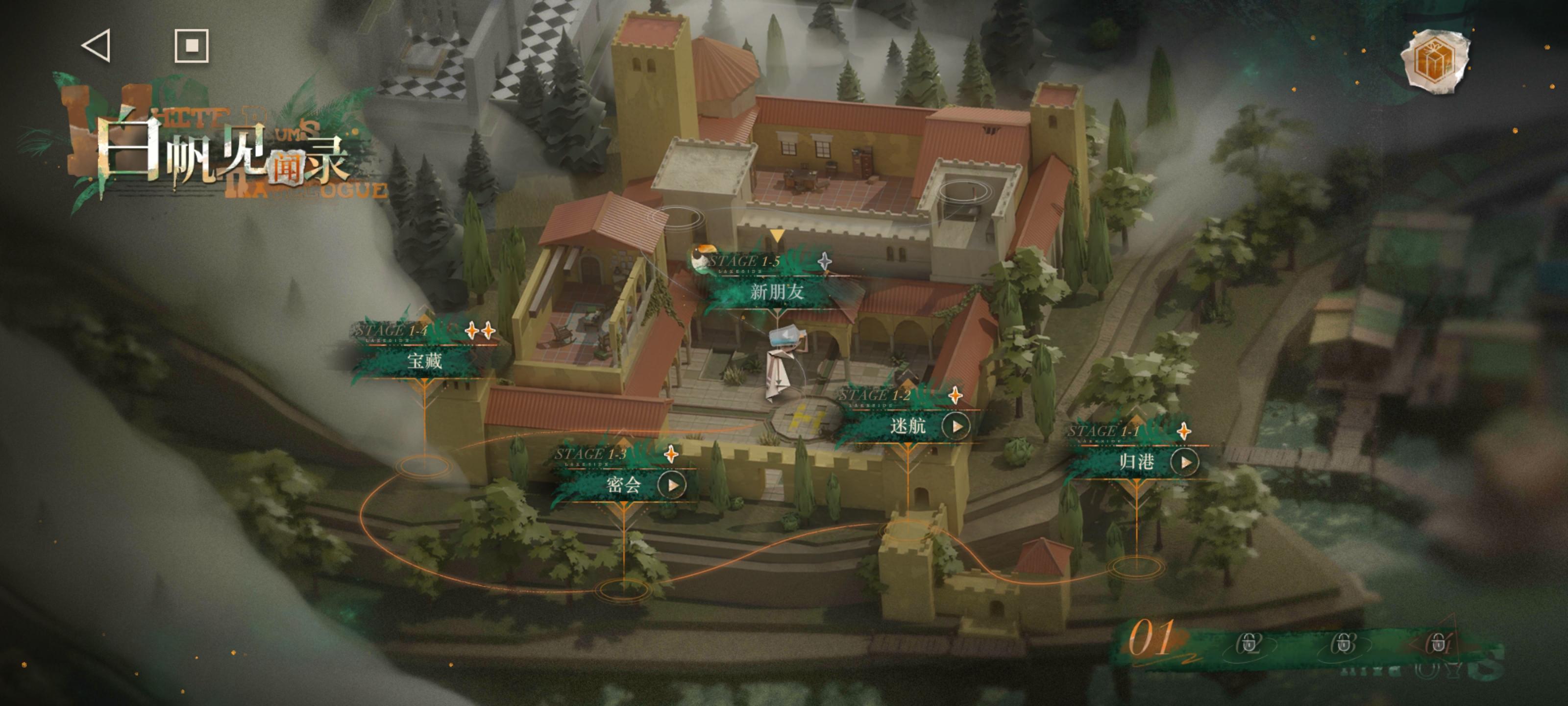Screen dimensions: 1568x706
Task: Select Stage 1-5 新朋友
Action: 776,291
